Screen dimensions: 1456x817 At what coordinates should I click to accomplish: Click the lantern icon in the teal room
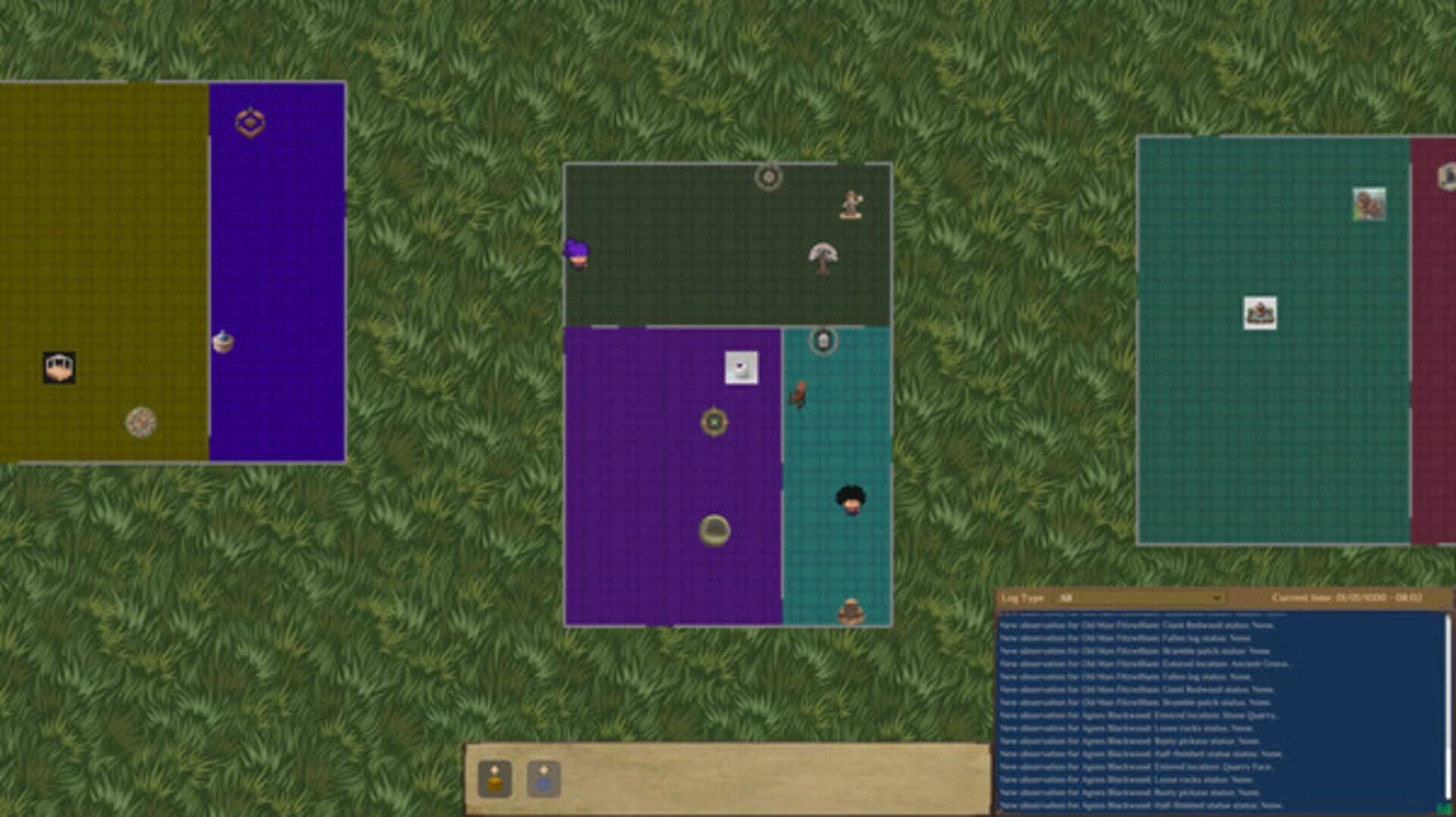tap(823, 343)
